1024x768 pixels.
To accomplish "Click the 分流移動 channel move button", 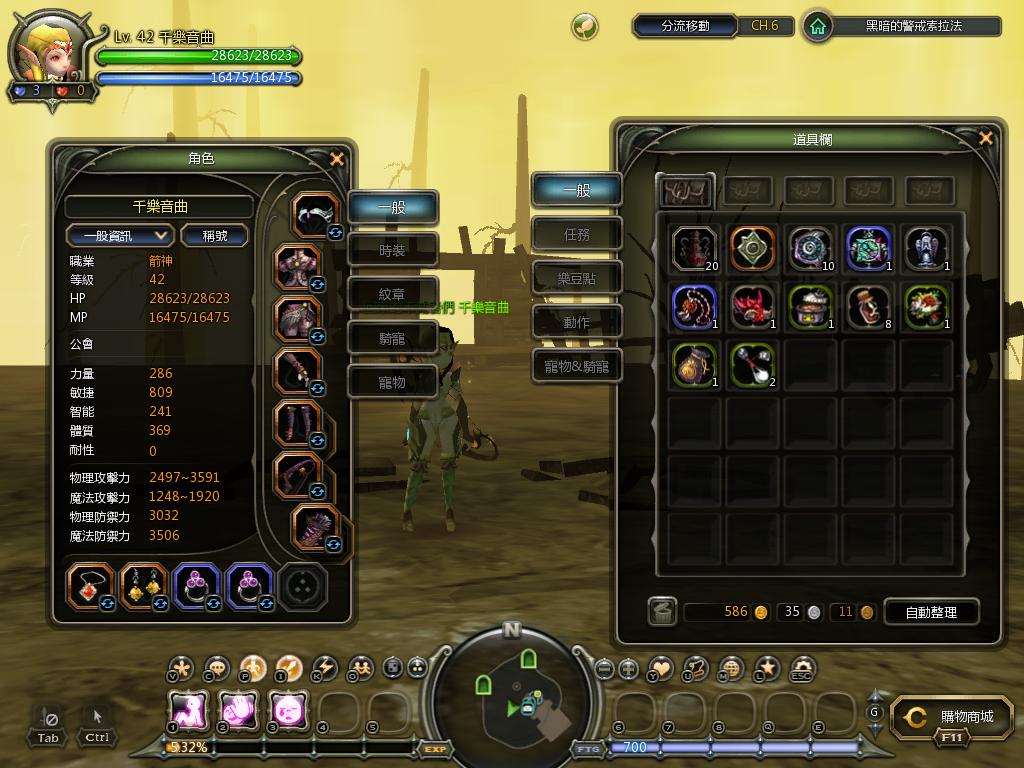I will tap(685, 26).
